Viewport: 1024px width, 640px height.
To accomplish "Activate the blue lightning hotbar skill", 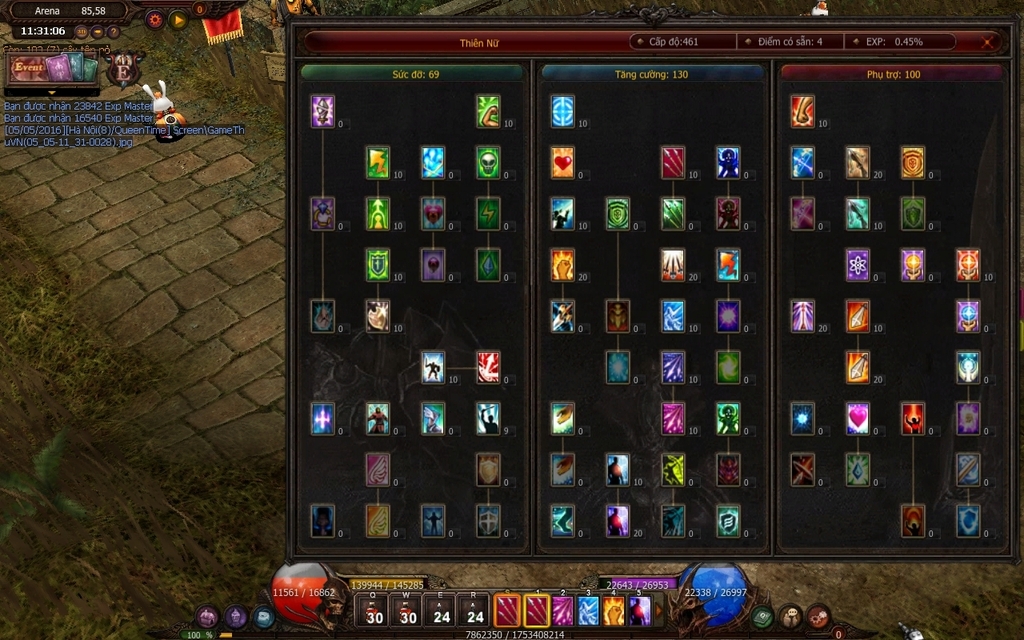I will click(588, 610).
